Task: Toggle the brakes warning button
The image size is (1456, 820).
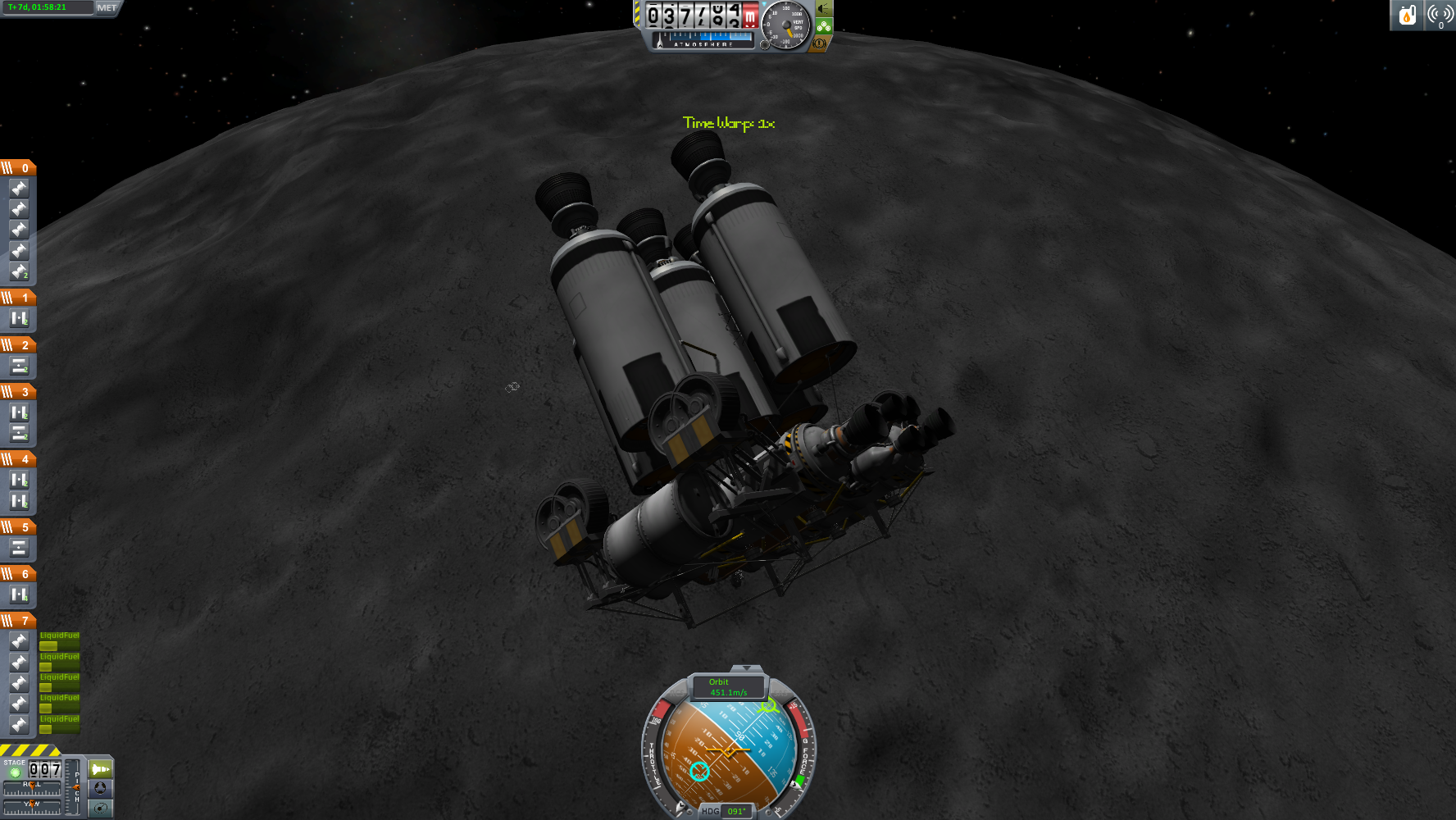Action: click(x=818, y=43)
